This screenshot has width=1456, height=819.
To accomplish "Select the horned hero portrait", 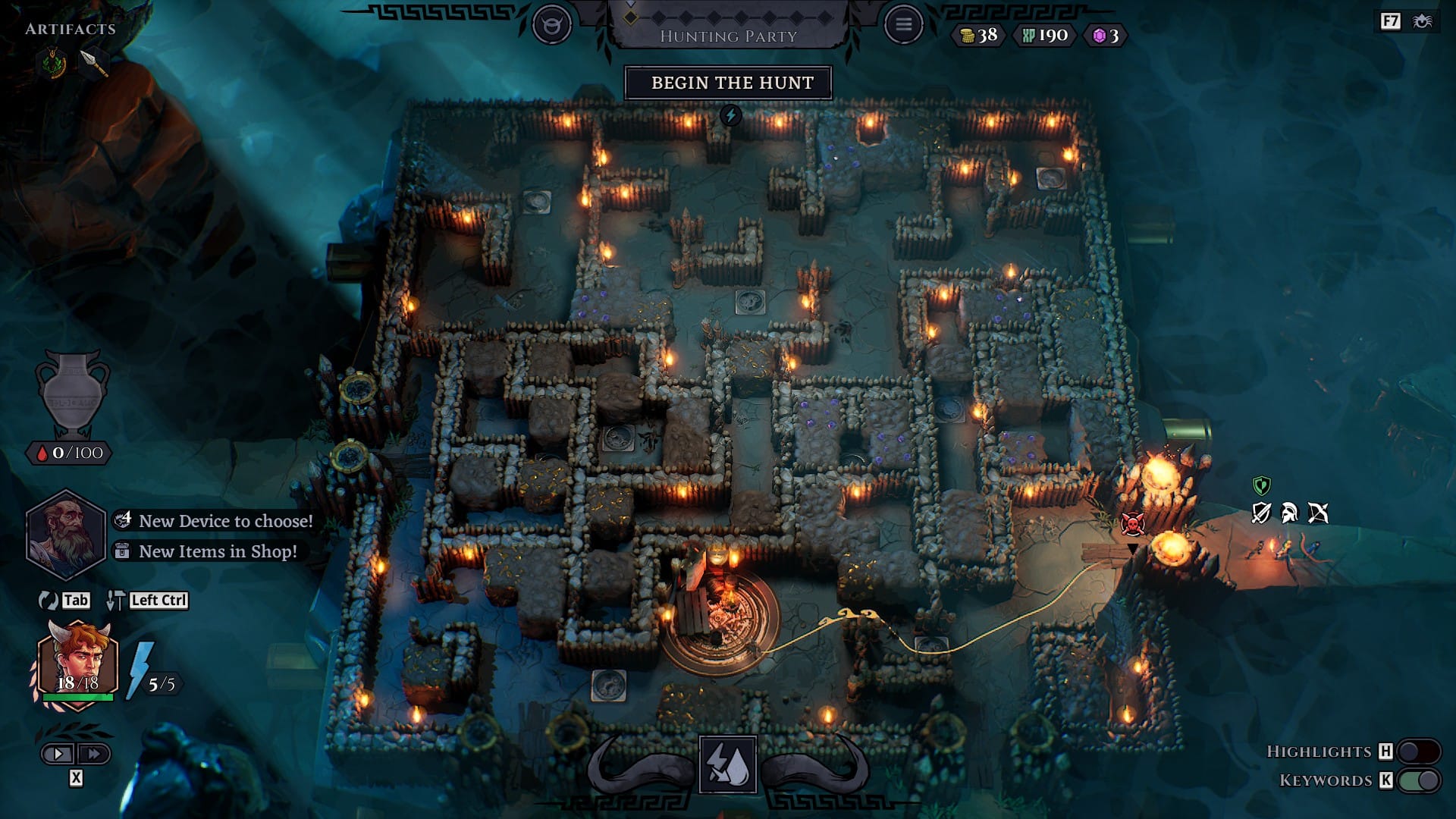I will [78, 664].
